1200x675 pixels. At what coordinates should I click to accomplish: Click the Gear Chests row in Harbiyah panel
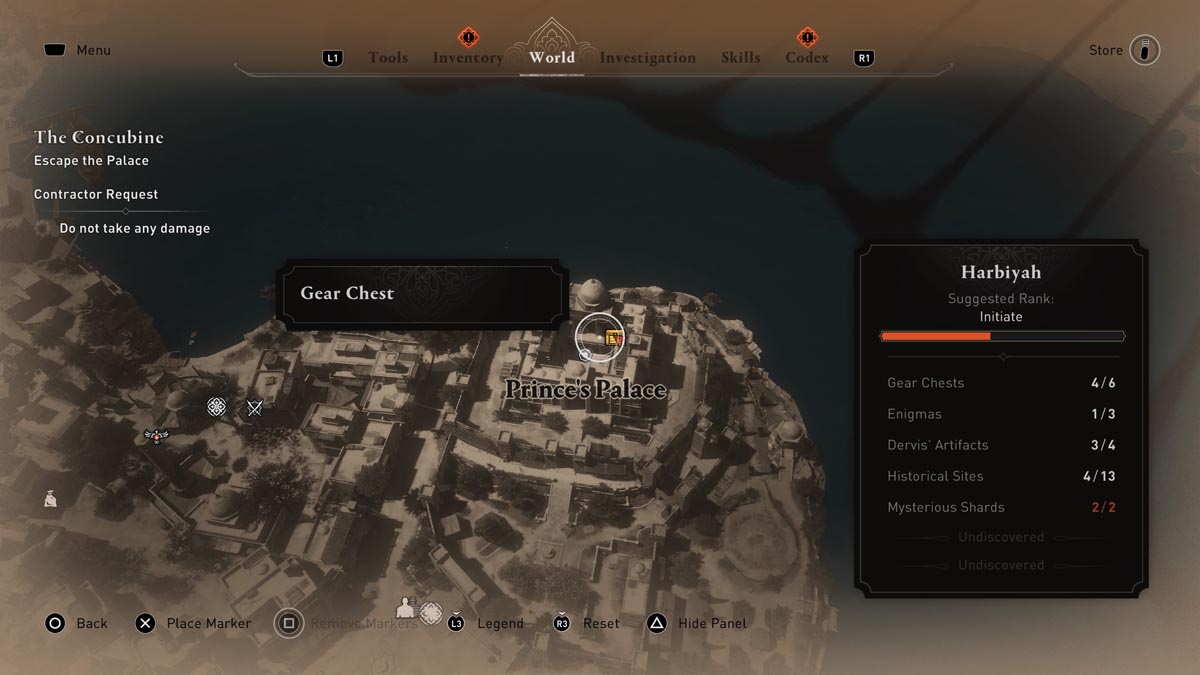point(1001,383)
